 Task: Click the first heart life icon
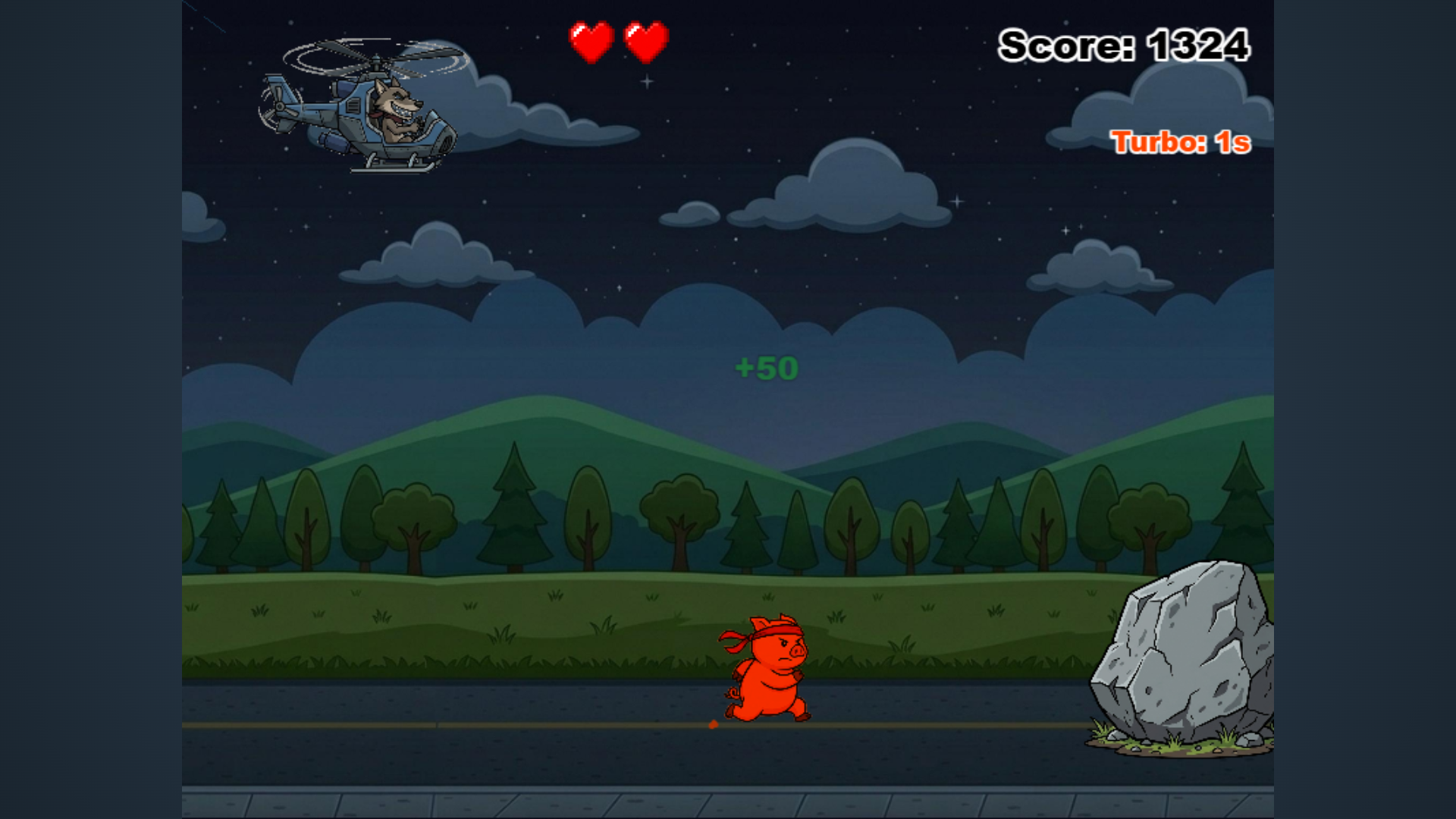[590, 42]
